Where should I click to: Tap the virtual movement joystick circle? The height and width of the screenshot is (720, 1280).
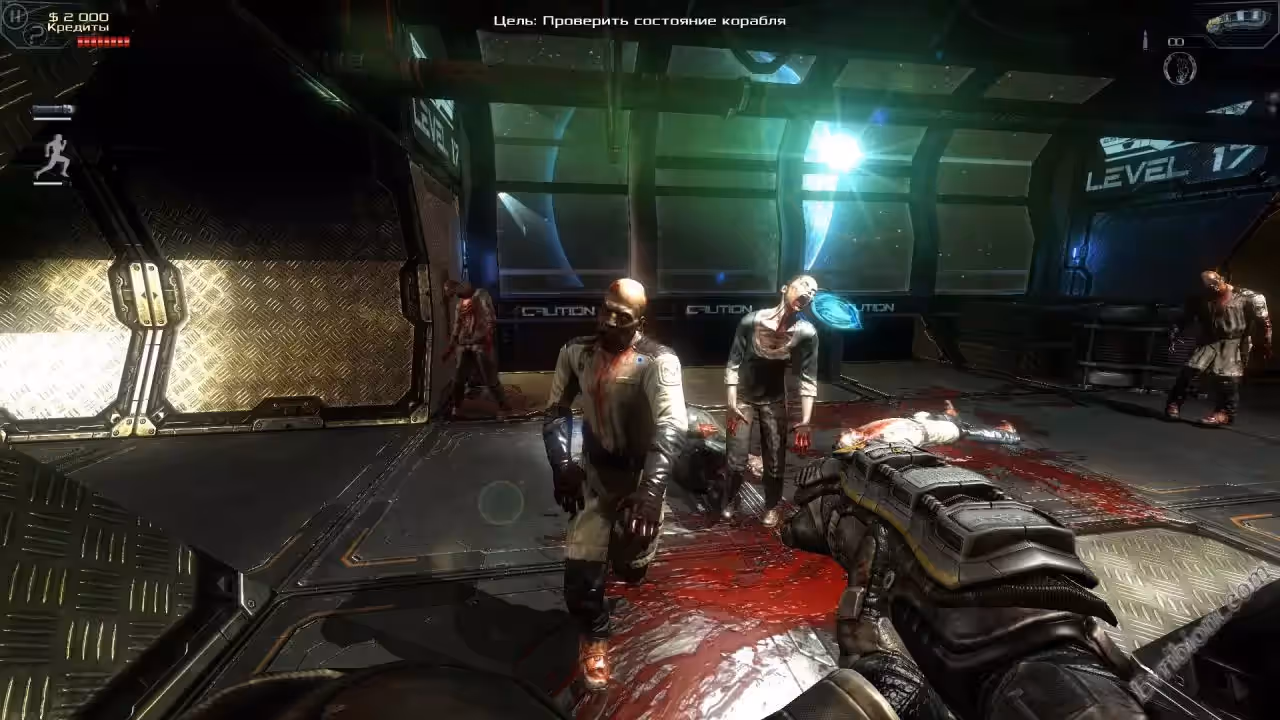[500, 502]
